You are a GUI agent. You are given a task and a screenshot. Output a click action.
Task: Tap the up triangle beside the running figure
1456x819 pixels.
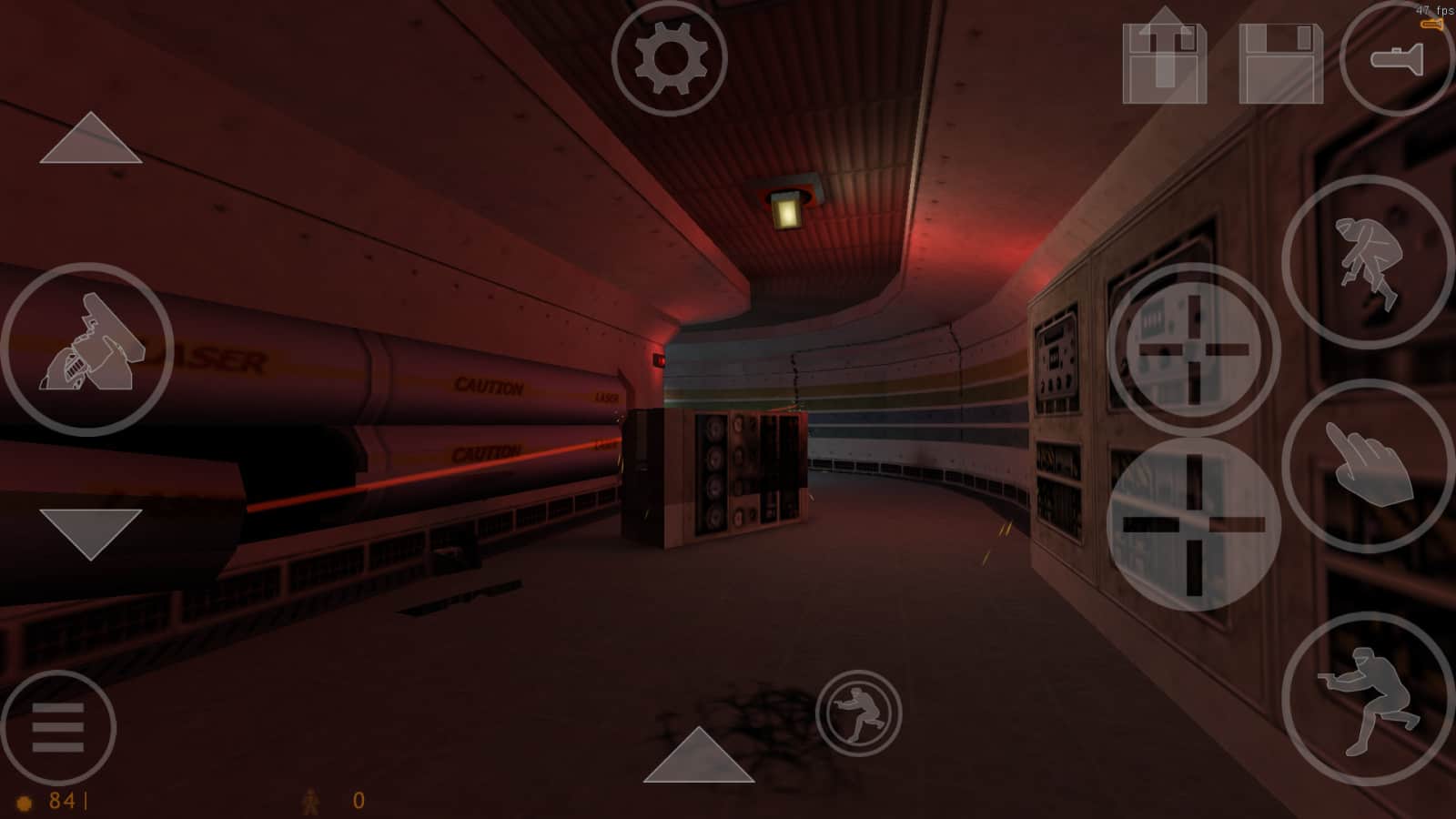699,757
